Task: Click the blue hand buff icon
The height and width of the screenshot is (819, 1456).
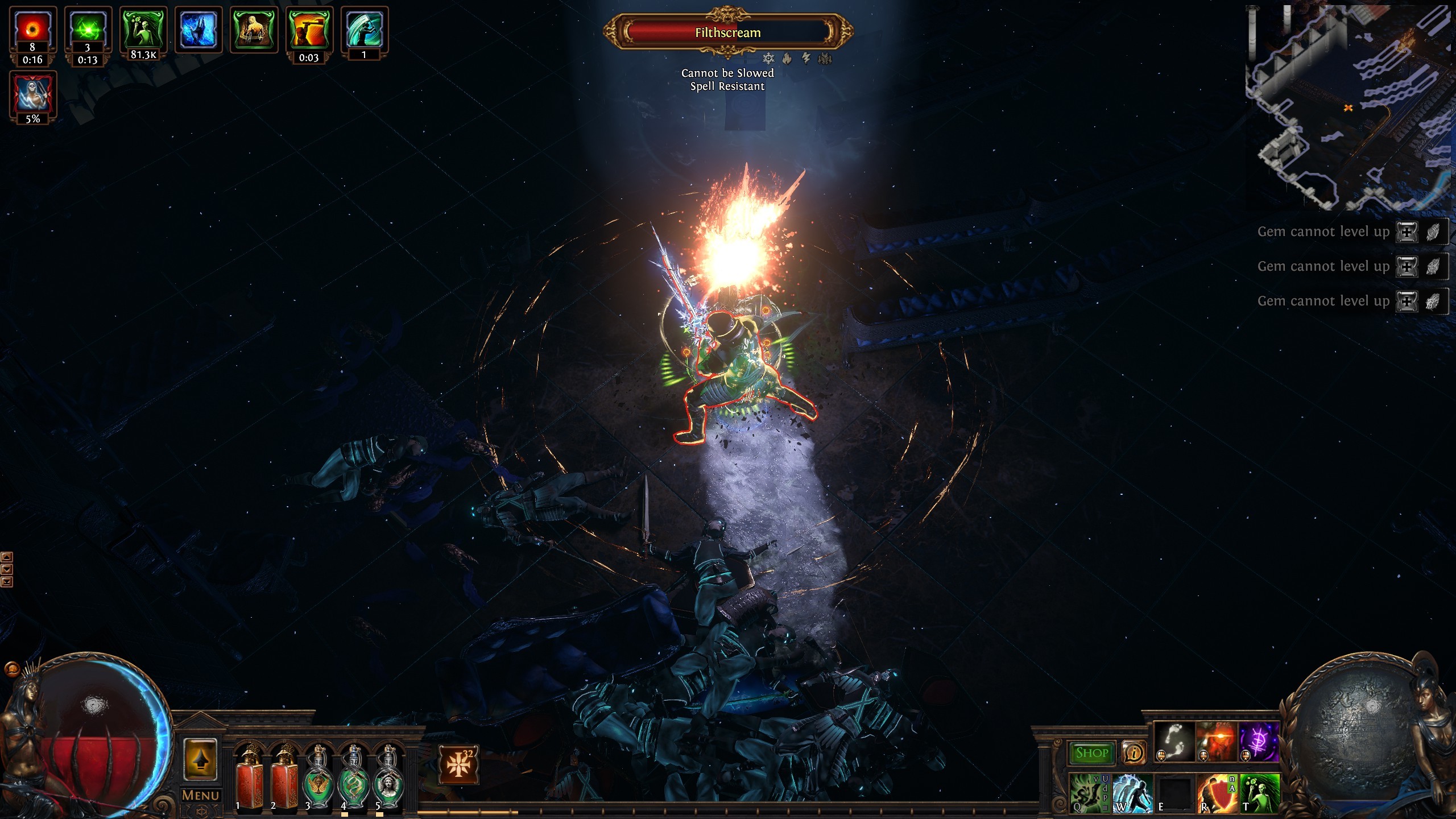Action: pos(198,30)
